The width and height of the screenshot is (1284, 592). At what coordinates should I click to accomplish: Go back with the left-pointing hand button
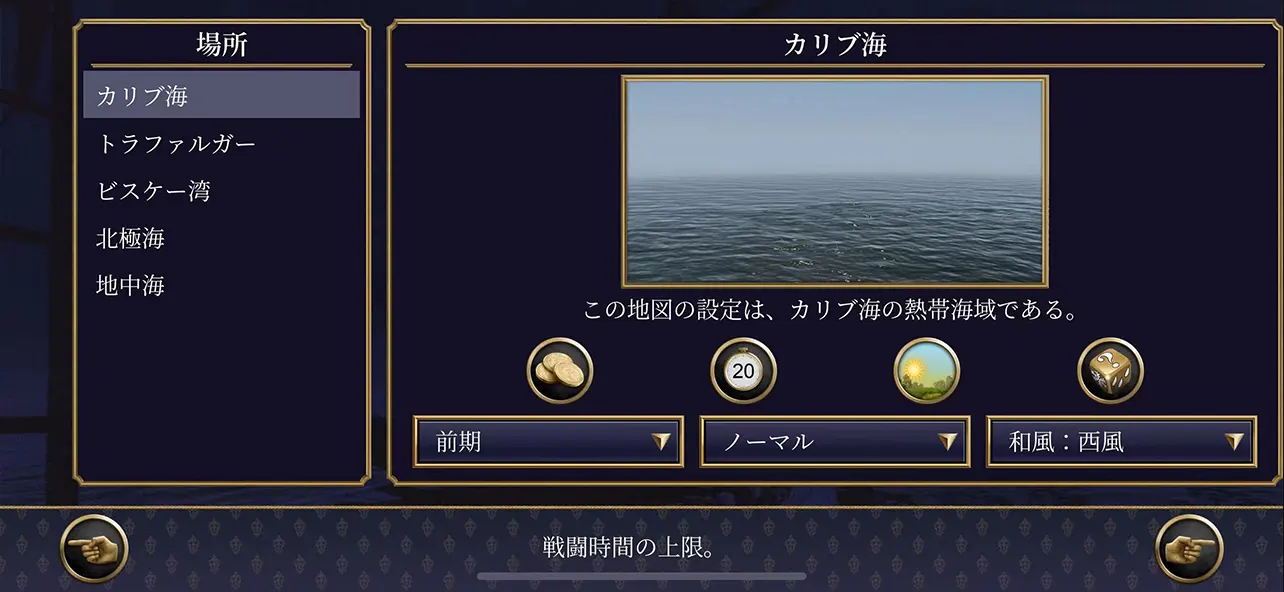tap(94, 548)
